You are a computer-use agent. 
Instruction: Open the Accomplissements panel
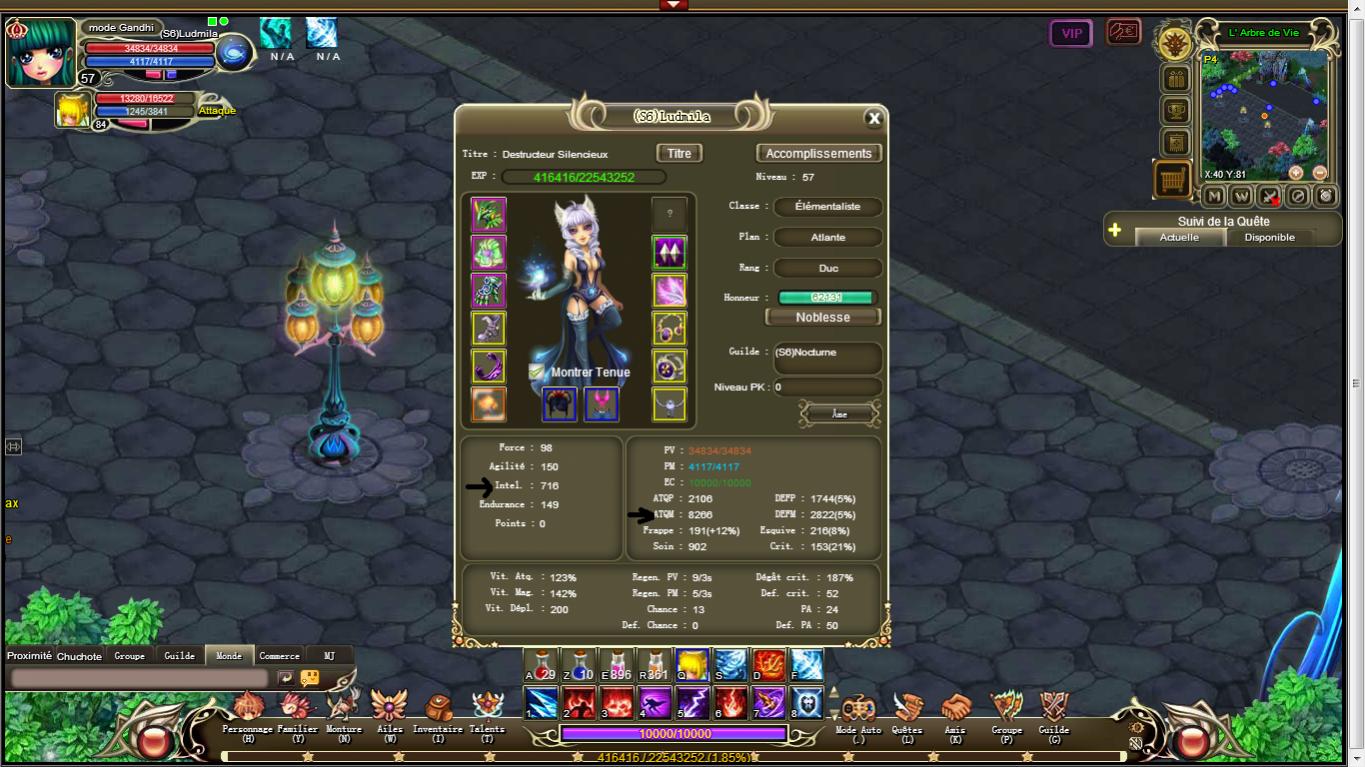point(818,153)
